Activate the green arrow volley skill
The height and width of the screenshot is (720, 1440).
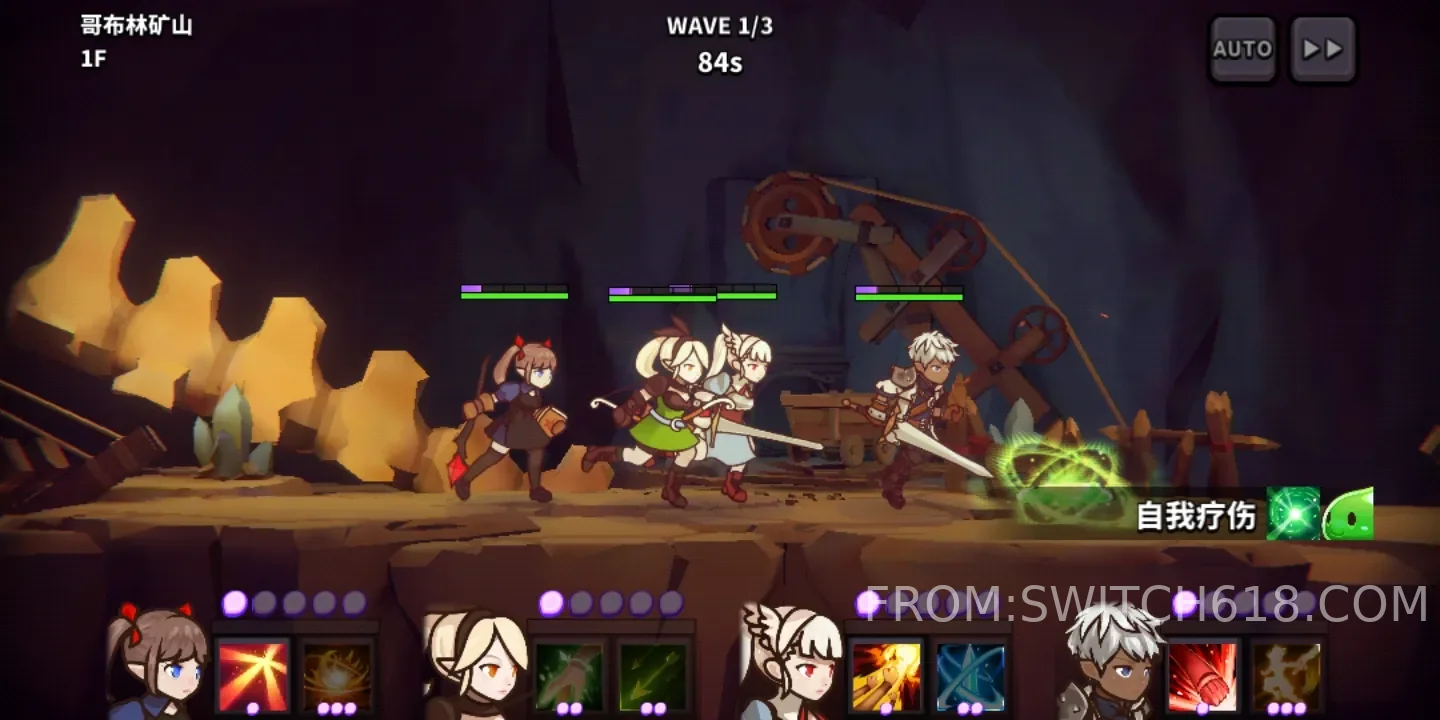click(x=654, y=676)
